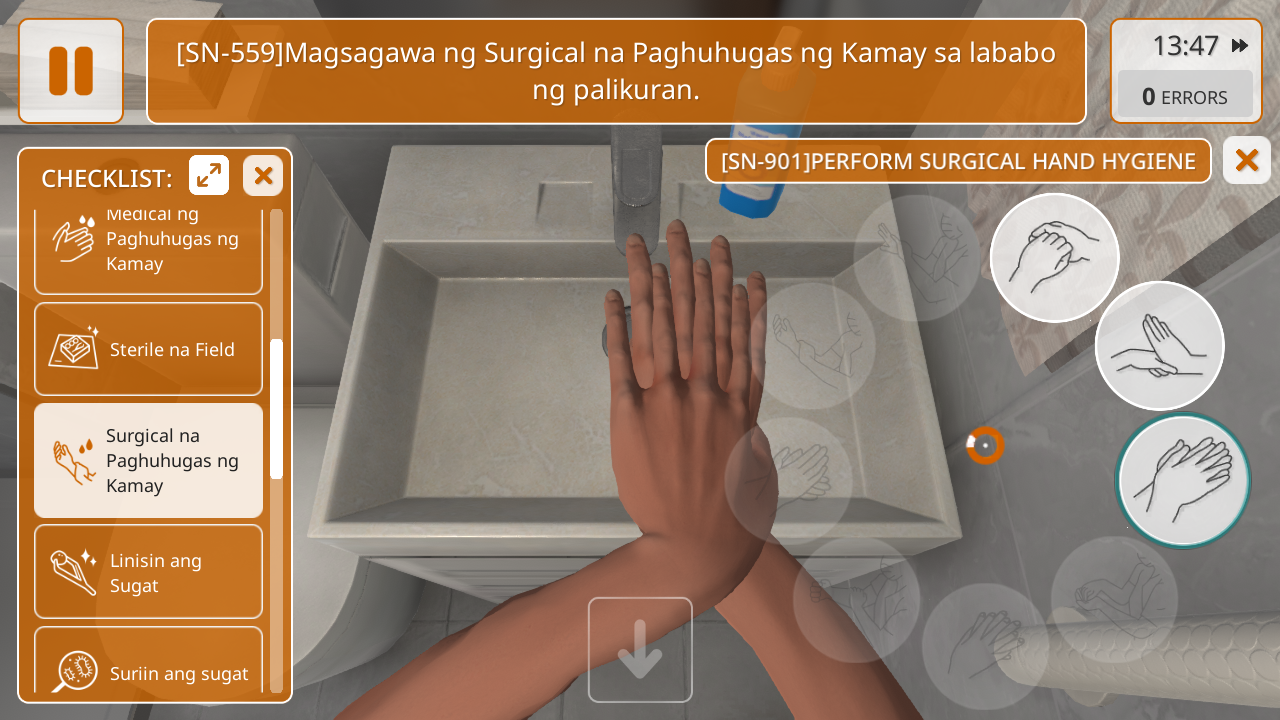Screen dimensions: 1280x720
Task: Activate the highlighted palm-to-palm rub step
Action: point(1184,480)
